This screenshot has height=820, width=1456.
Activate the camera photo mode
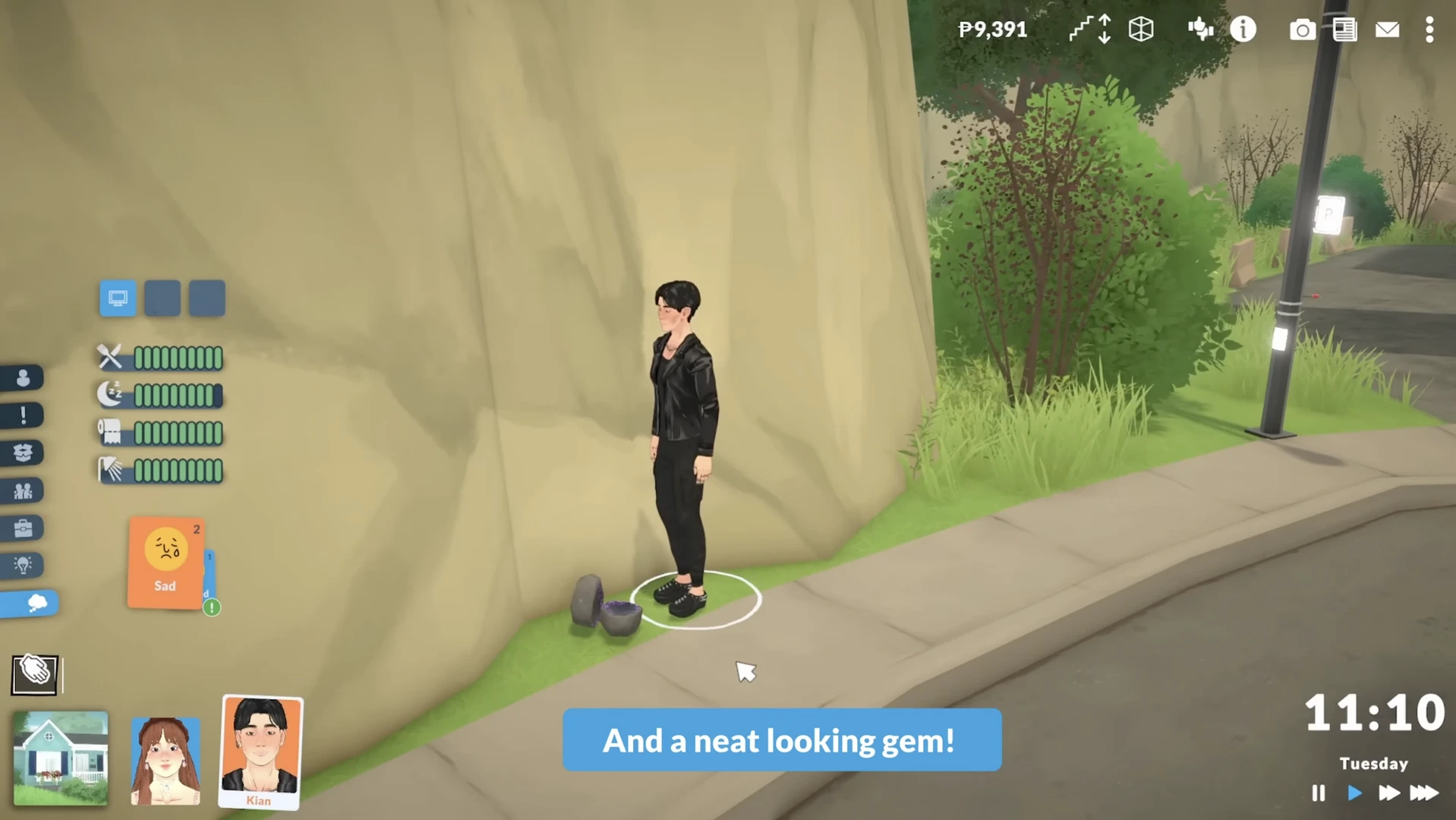coord(1302,30)
